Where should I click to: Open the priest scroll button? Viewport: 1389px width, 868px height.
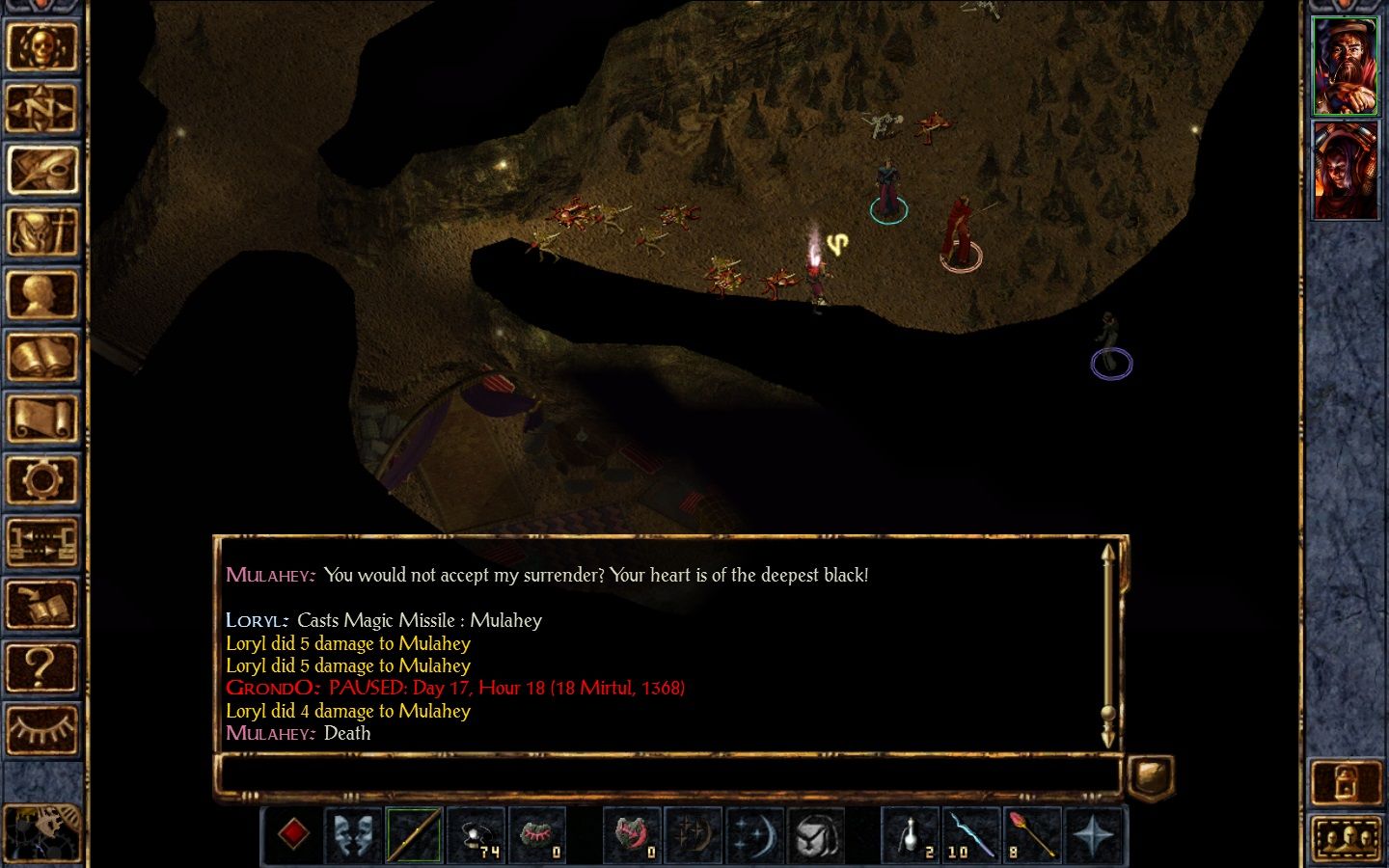(41, 419)
